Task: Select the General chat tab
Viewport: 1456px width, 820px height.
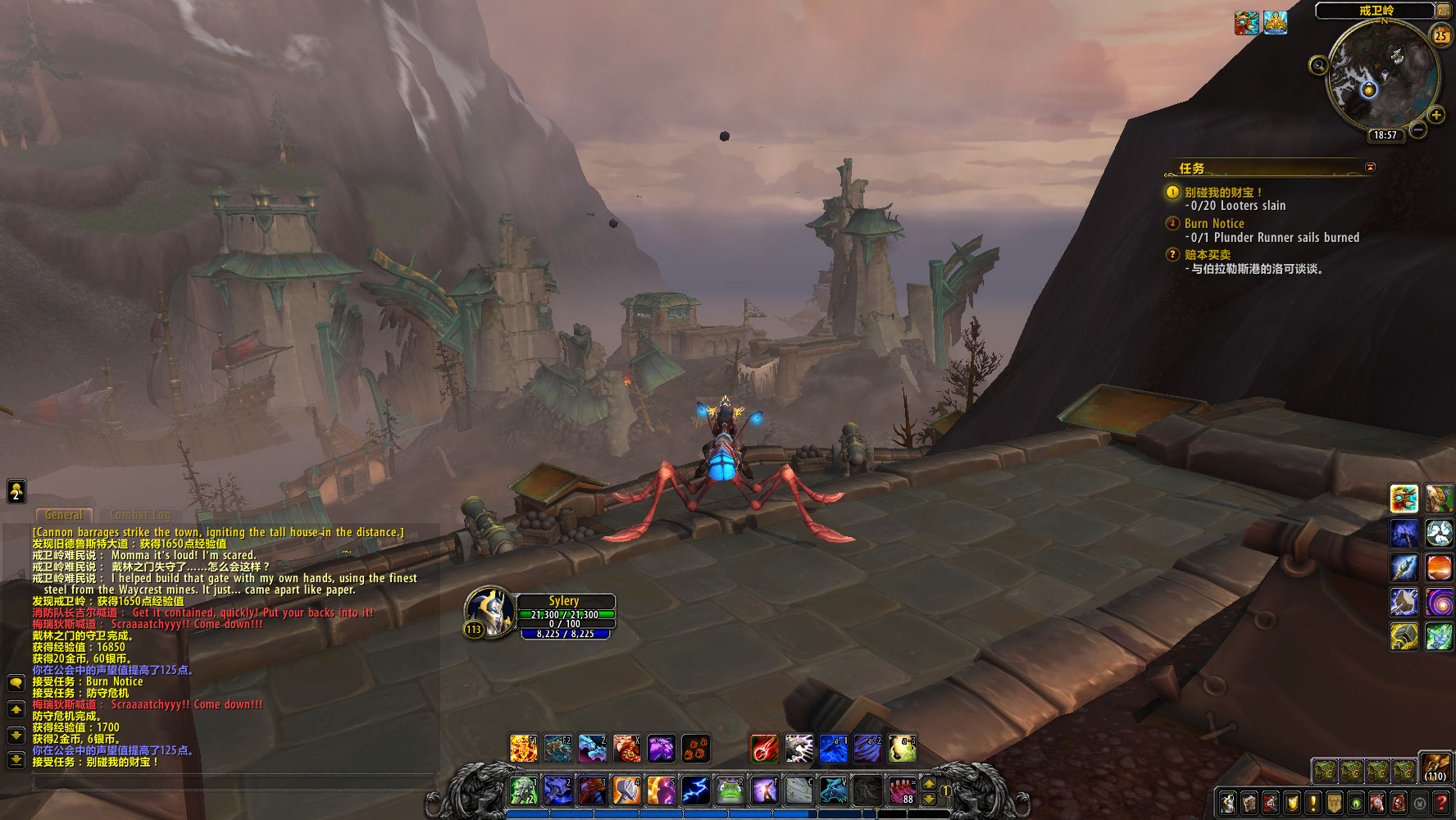Action: pos(64,515)
